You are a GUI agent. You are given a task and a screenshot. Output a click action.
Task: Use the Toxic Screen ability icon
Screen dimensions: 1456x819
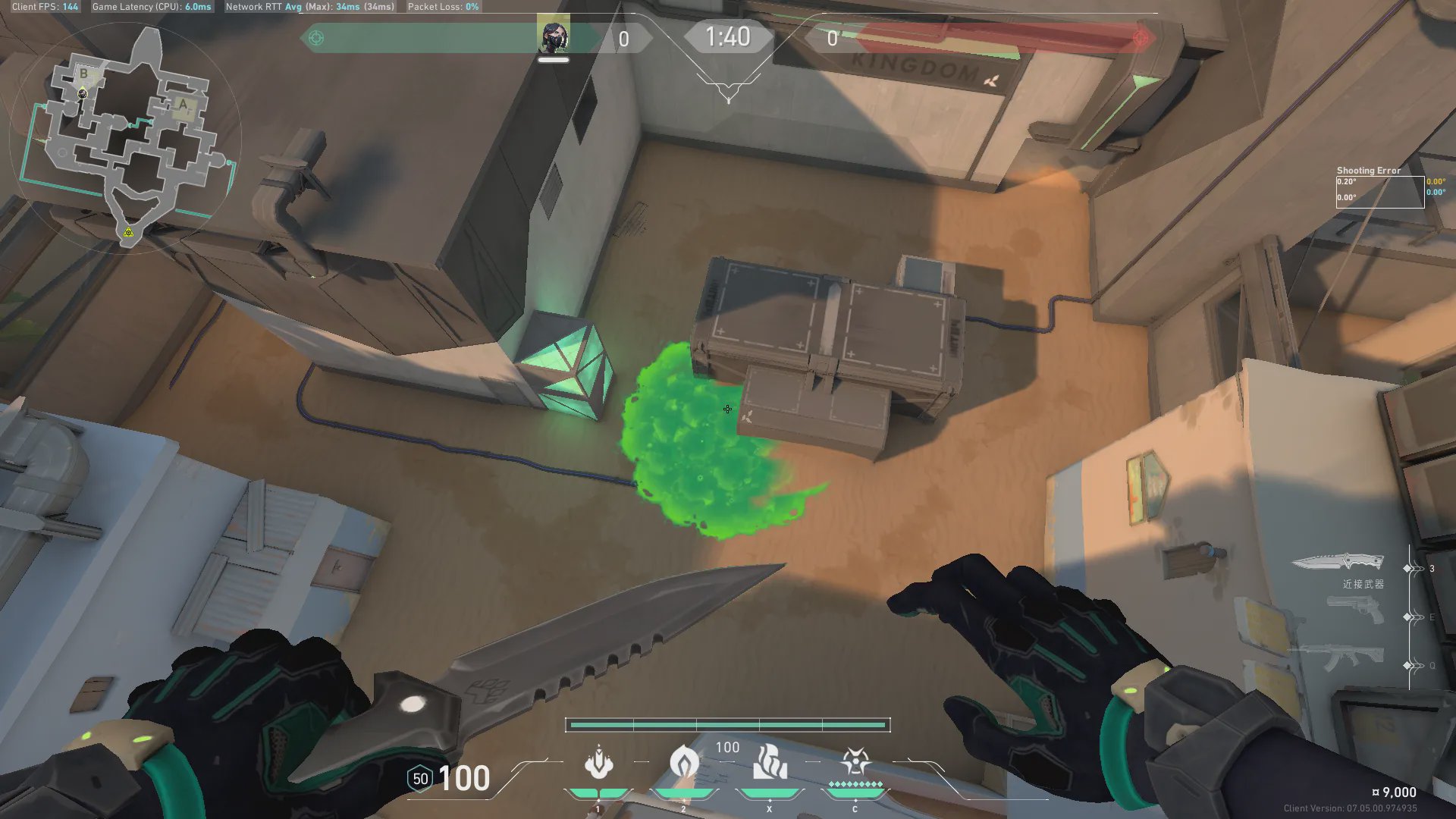pyautogui.click(x=770, y=762)
